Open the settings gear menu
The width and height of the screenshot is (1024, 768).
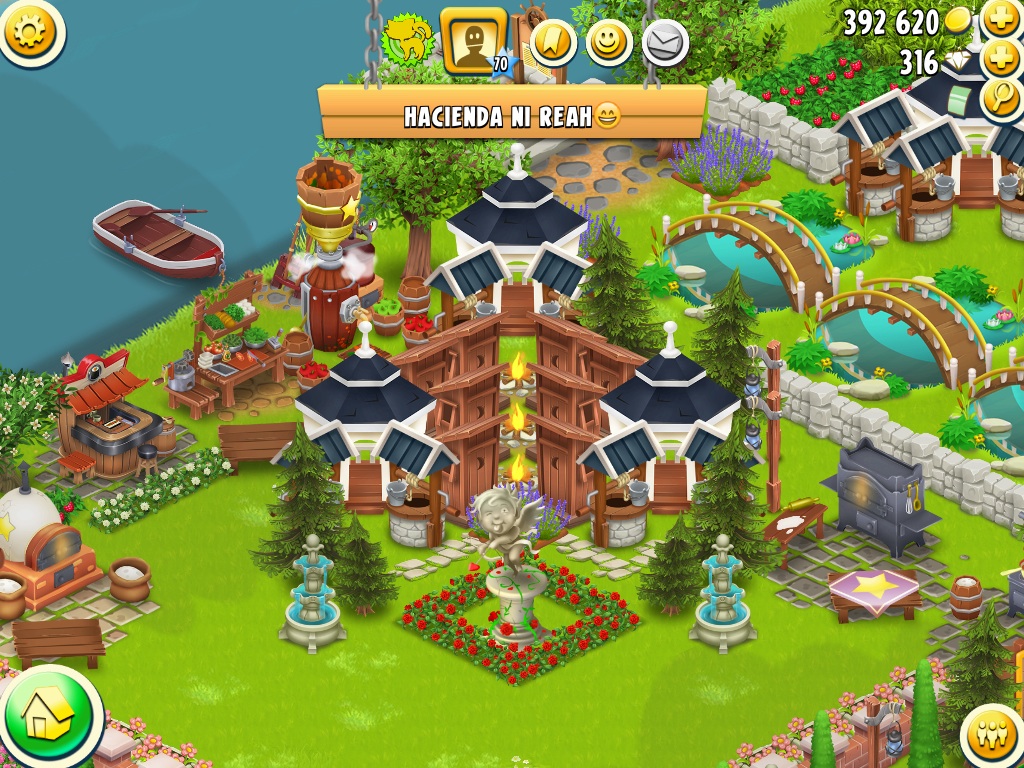30,31
